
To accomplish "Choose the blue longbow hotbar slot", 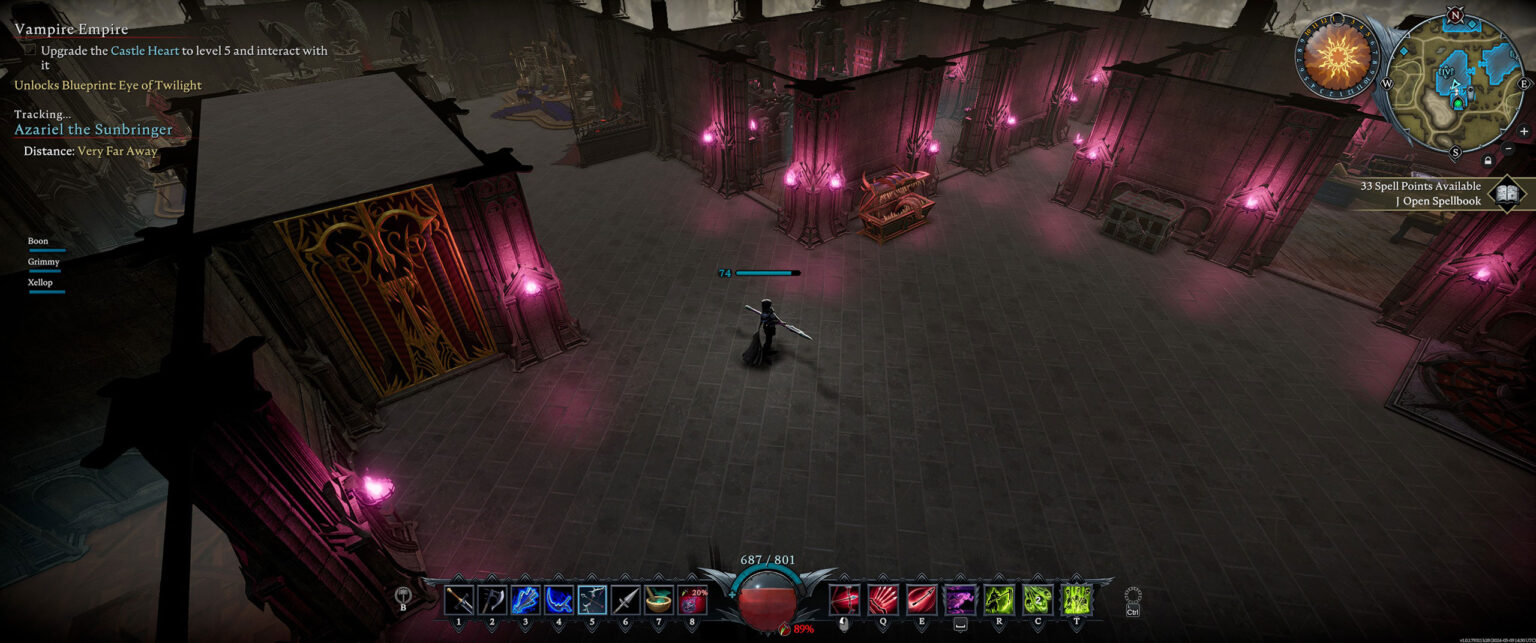I will click(x=558, y=600).
